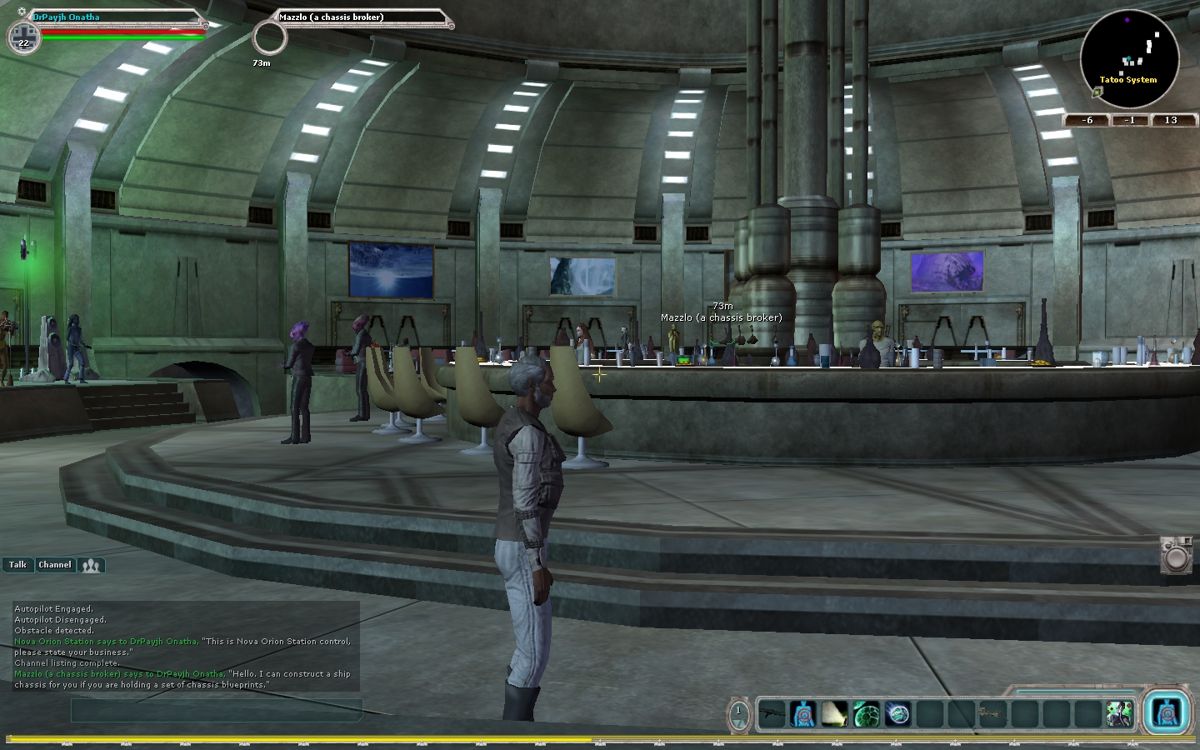1200x750 pixels.
Task: Open the Tatoo System radar minimap
Action: 1129,58
